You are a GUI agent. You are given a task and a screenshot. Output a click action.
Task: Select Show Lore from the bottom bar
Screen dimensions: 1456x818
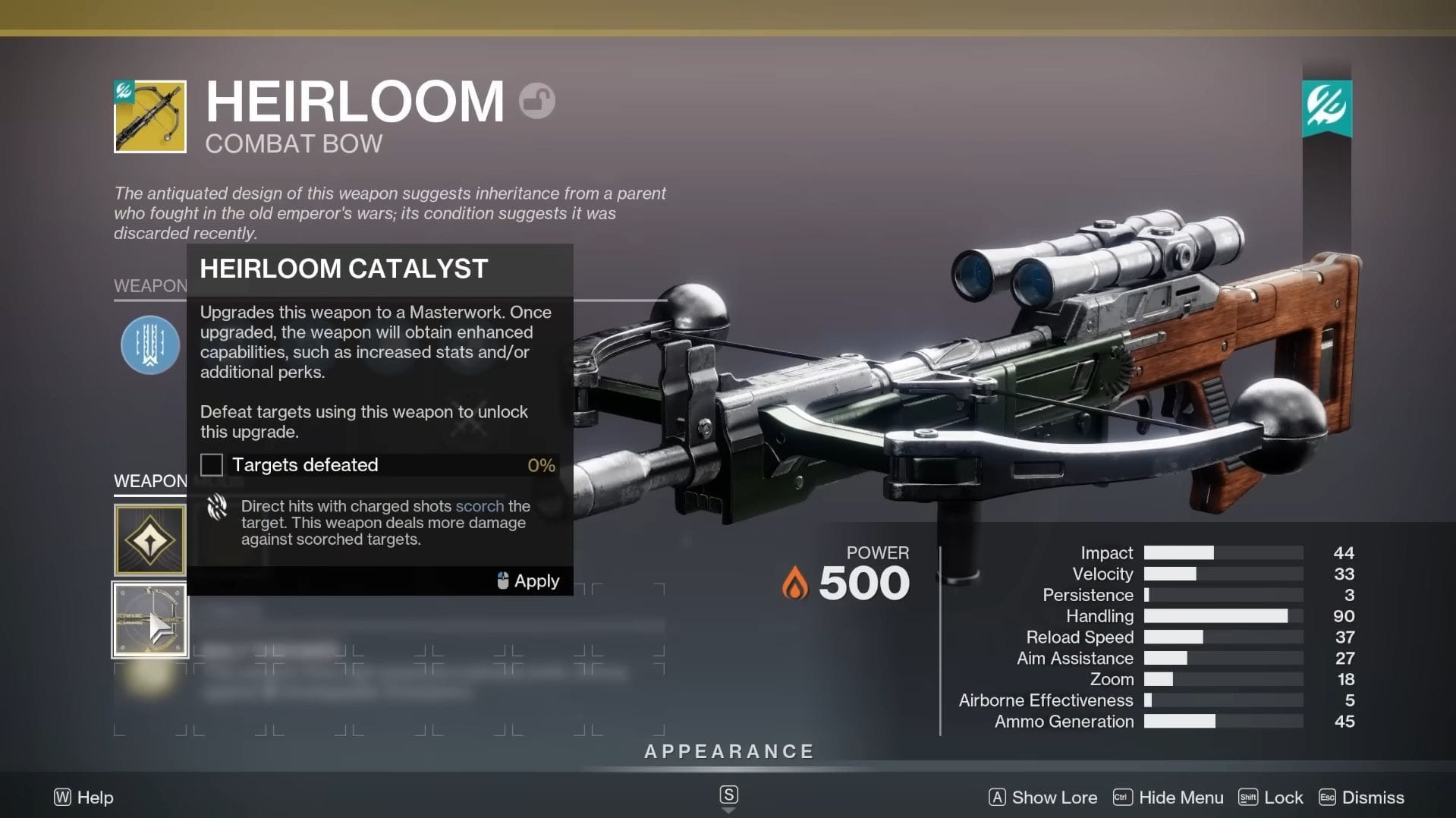pyautogui.click(x=1053, y=798)
